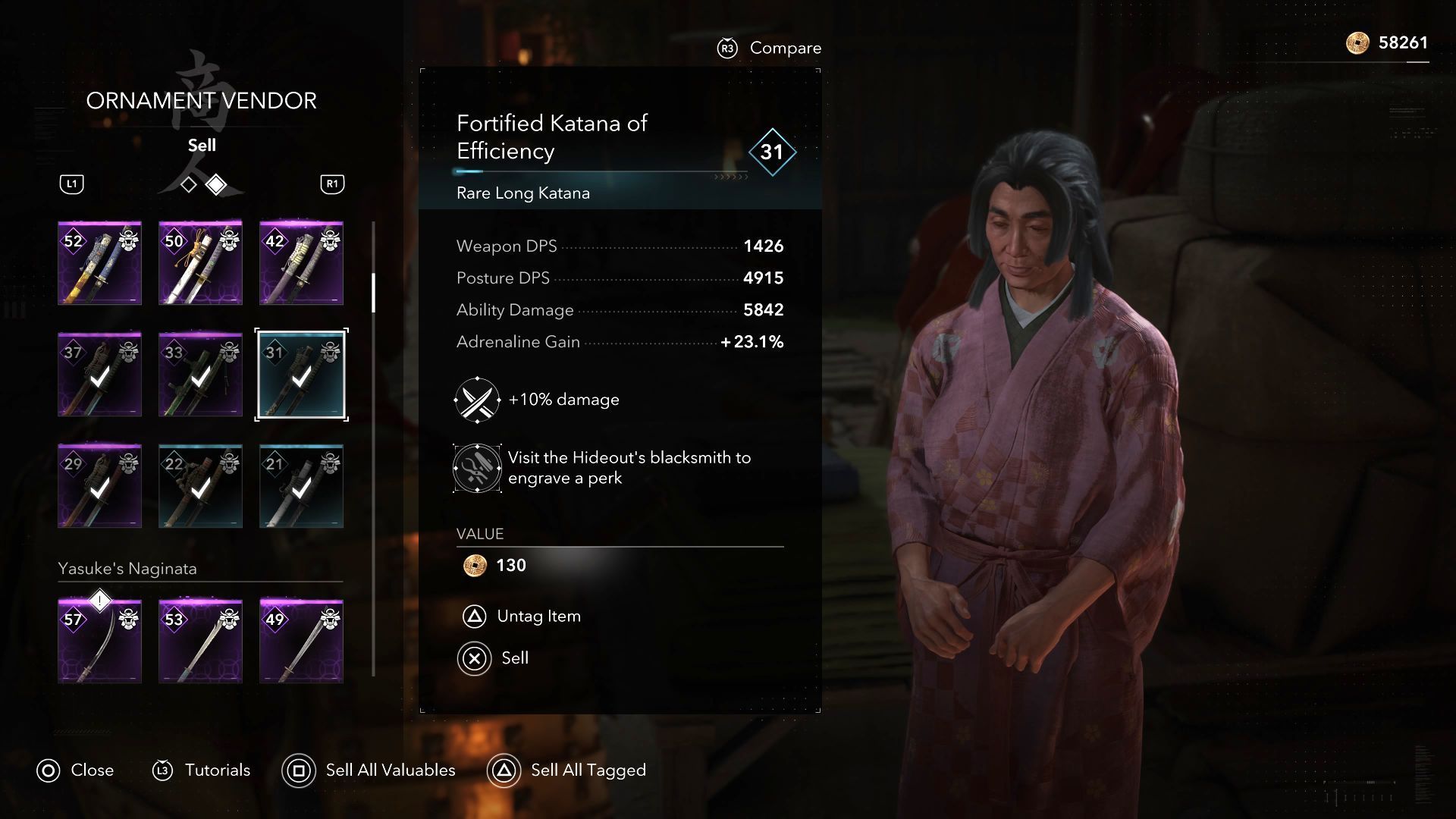Select the level 53 naginata slot

(200, 642)
